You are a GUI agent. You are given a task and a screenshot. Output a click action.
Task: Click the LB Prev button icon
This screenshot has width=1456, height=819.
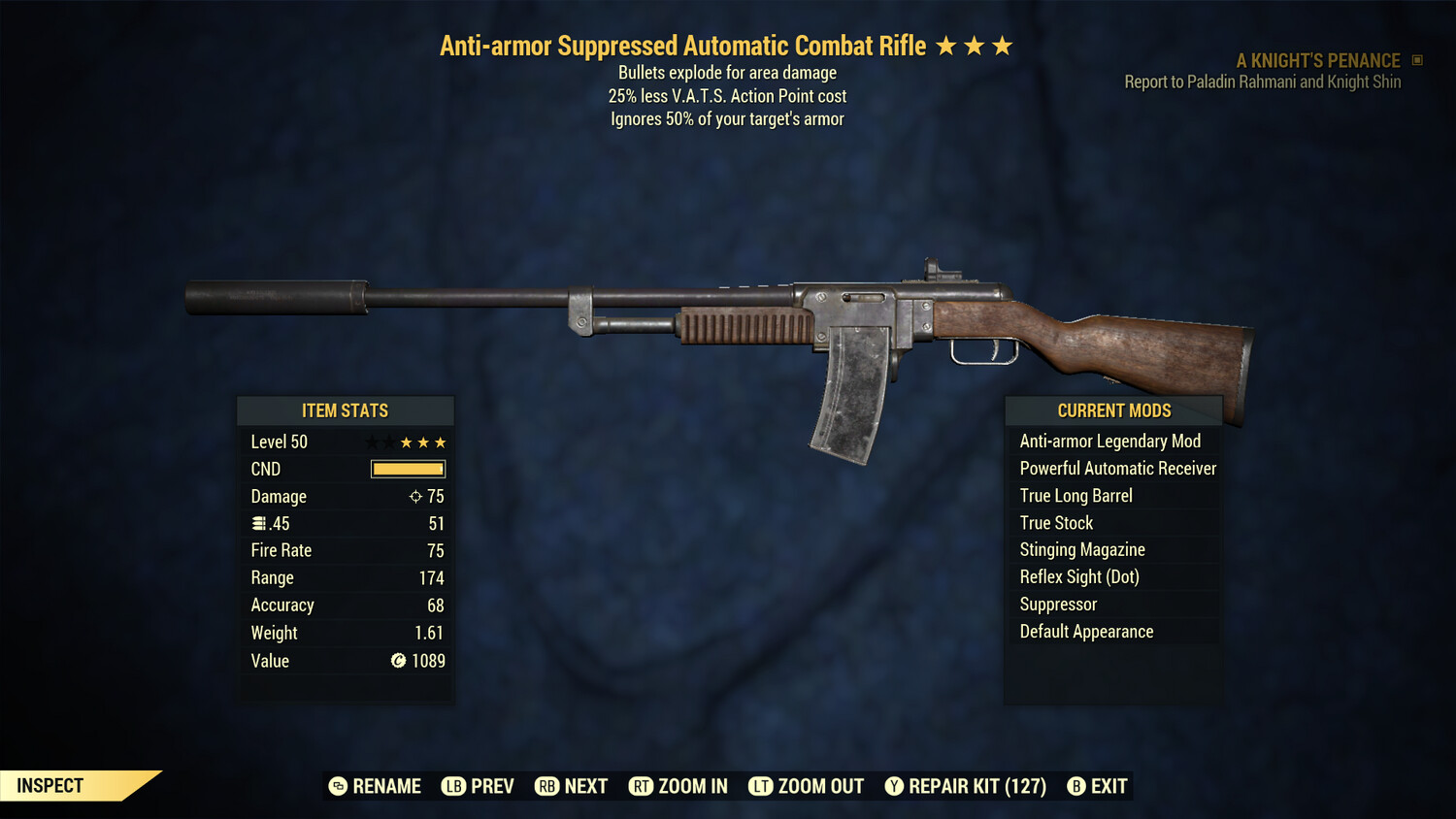452,786
